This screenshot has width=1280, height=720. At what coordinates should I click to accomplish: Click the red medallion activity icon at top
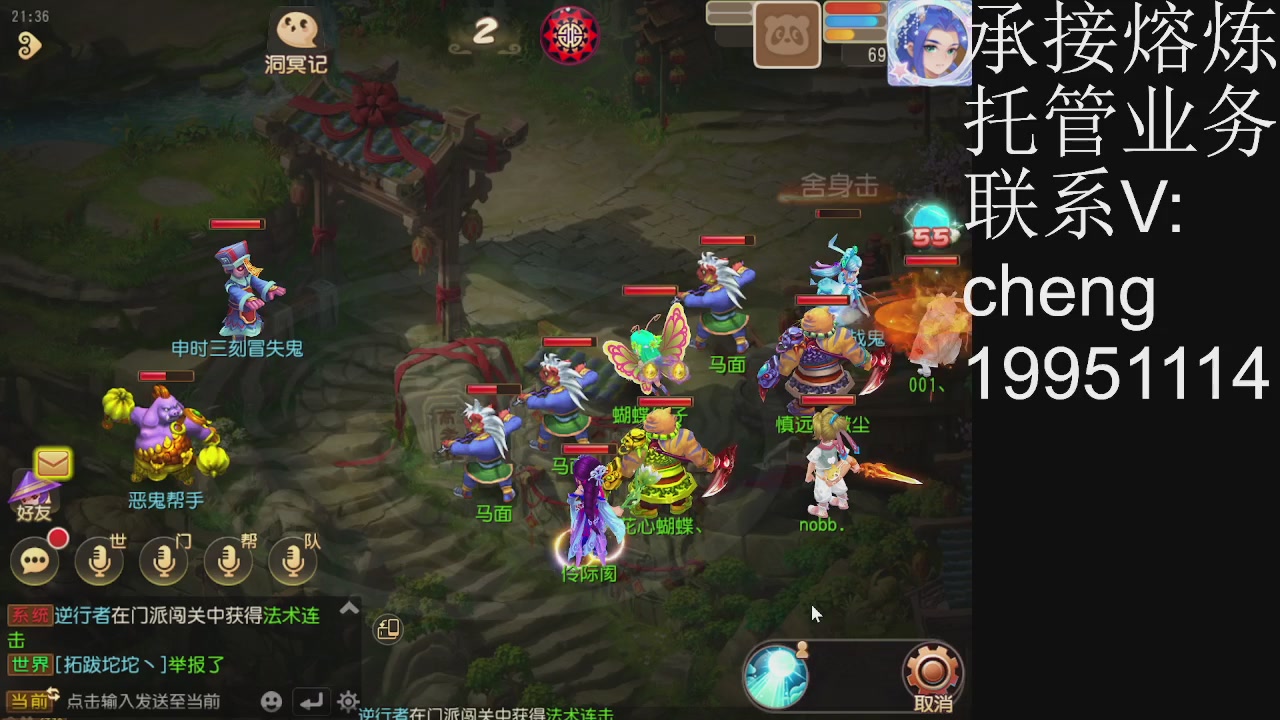570,34
